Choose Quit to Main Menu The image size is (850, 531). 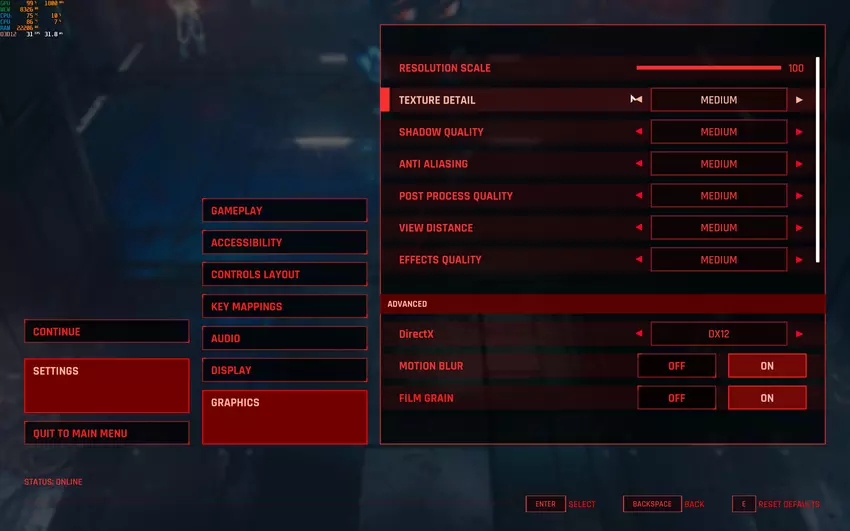tap(106, 433)
